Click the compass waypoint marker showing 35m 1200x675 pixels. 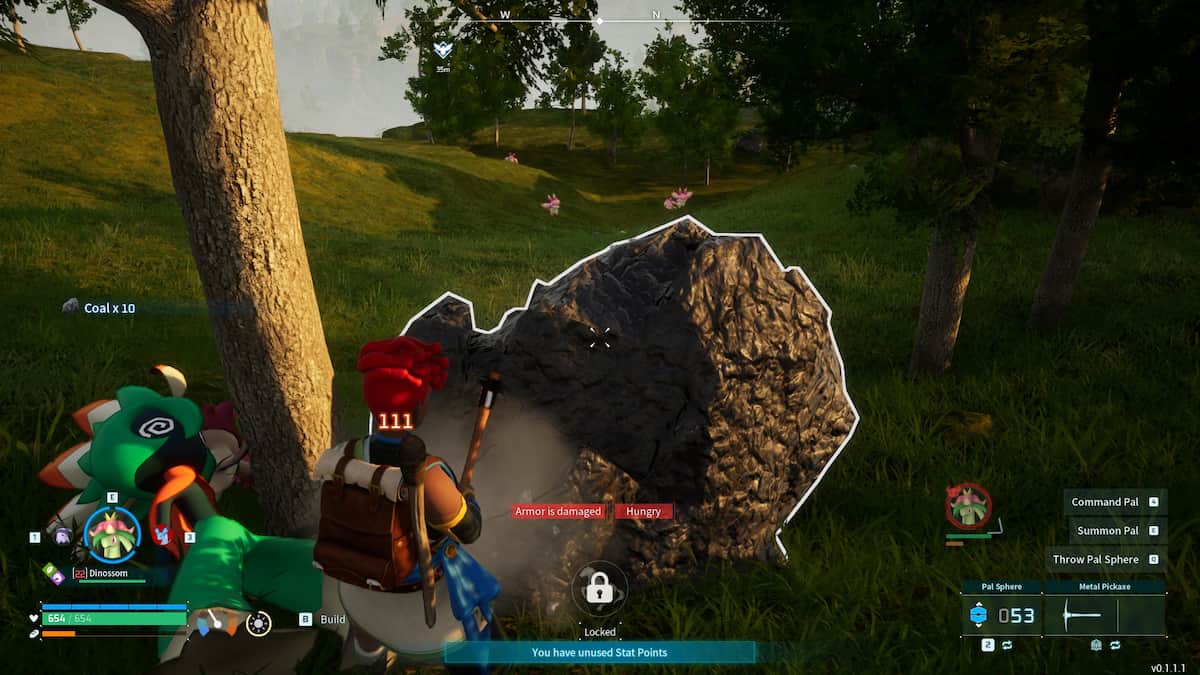click(442, 49)
